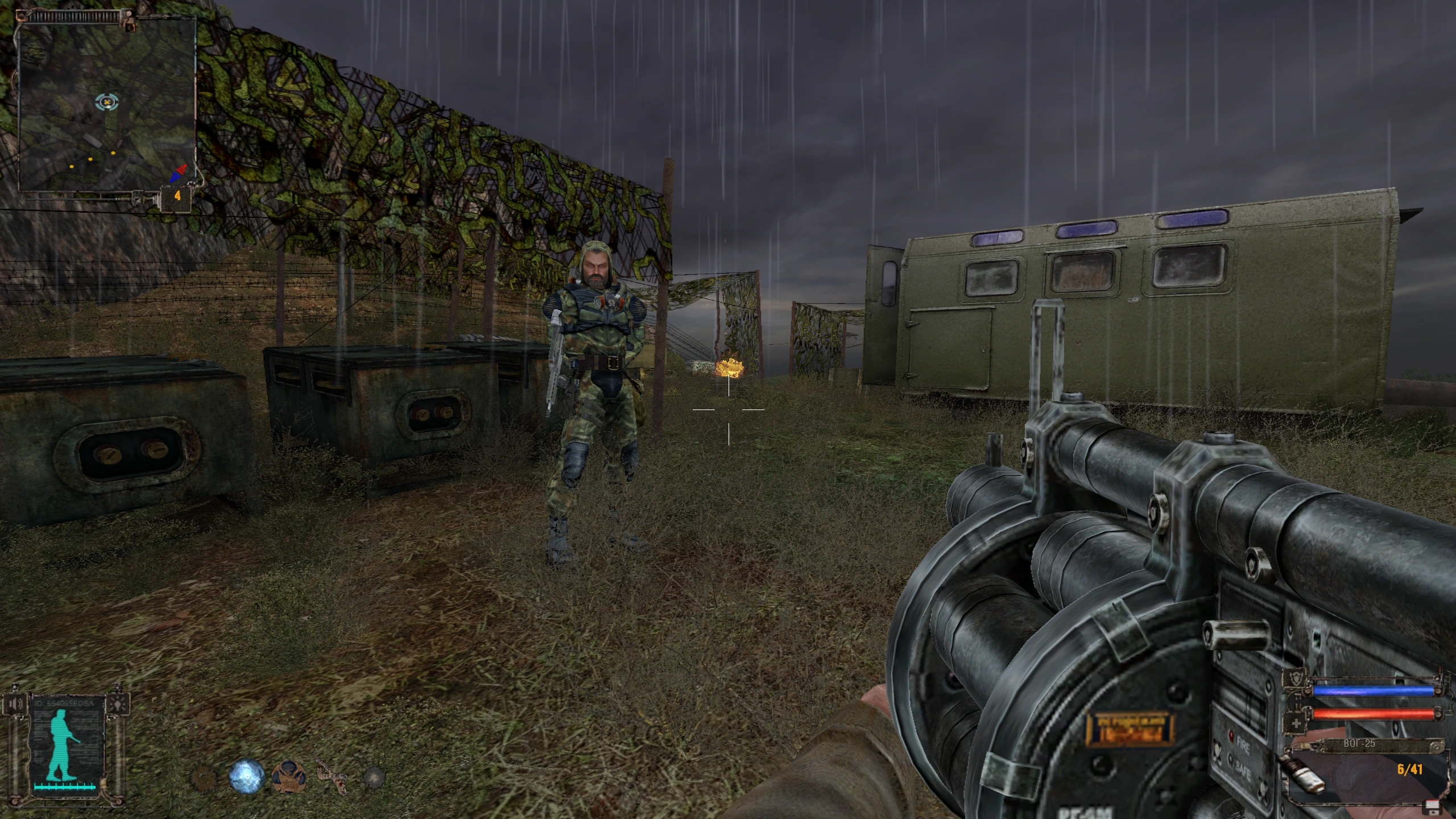Click the player position marker on the minimap
This screenshot has width=1456, height=819.
[x=106, y=104]
